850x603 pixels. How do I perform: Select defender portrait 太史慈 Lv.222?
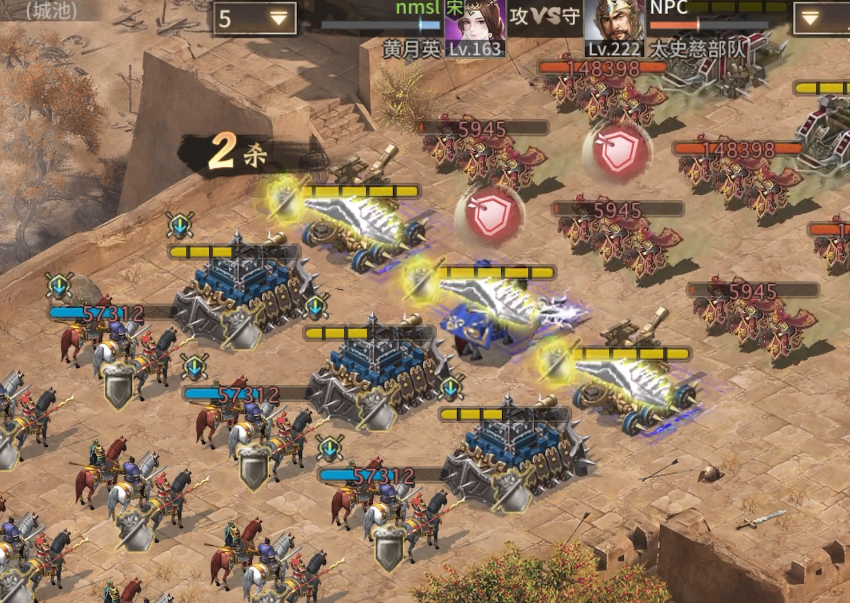pos(613,22)
